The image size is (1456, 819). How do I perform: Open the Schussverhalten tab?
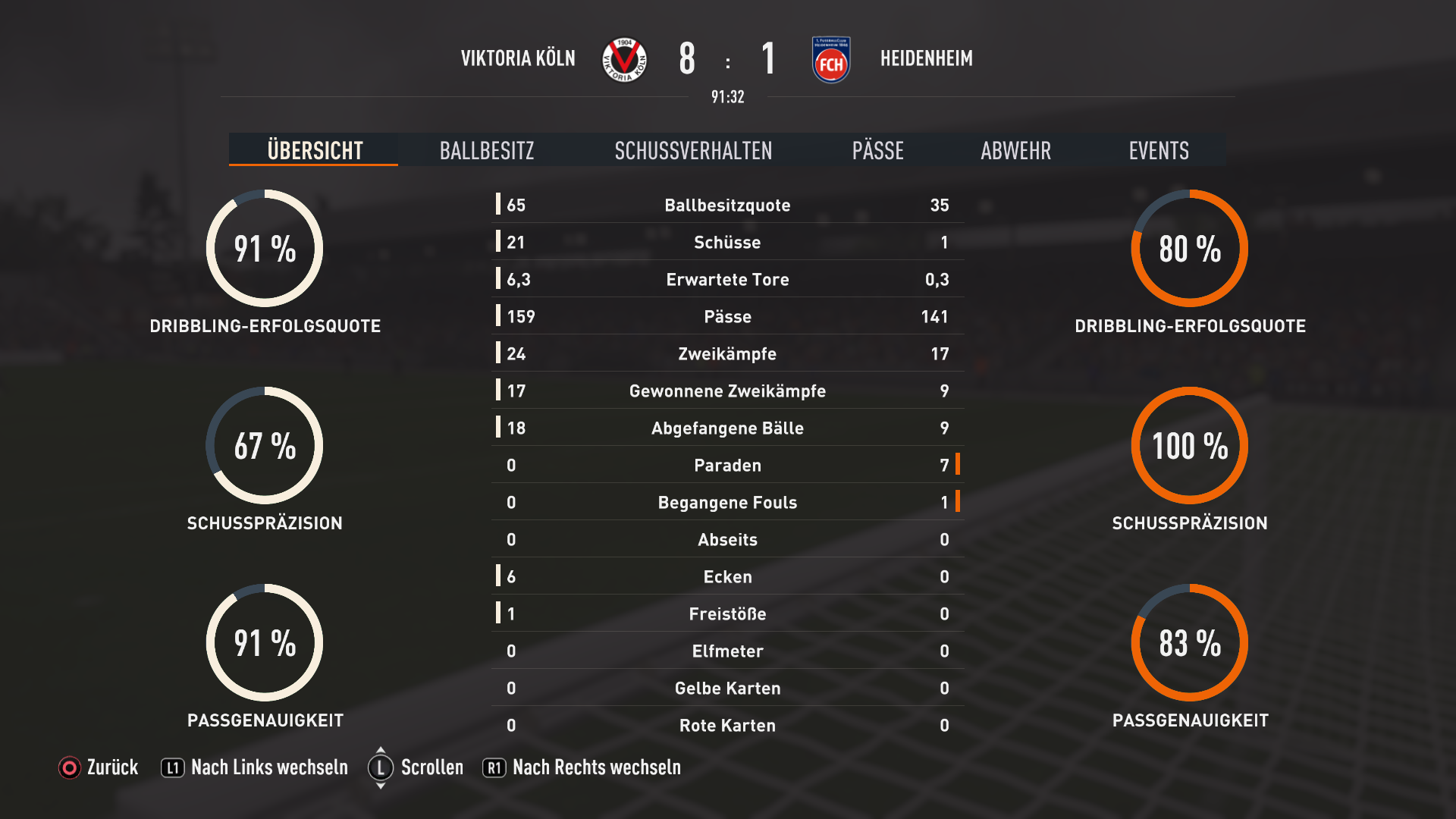[693, 150]
